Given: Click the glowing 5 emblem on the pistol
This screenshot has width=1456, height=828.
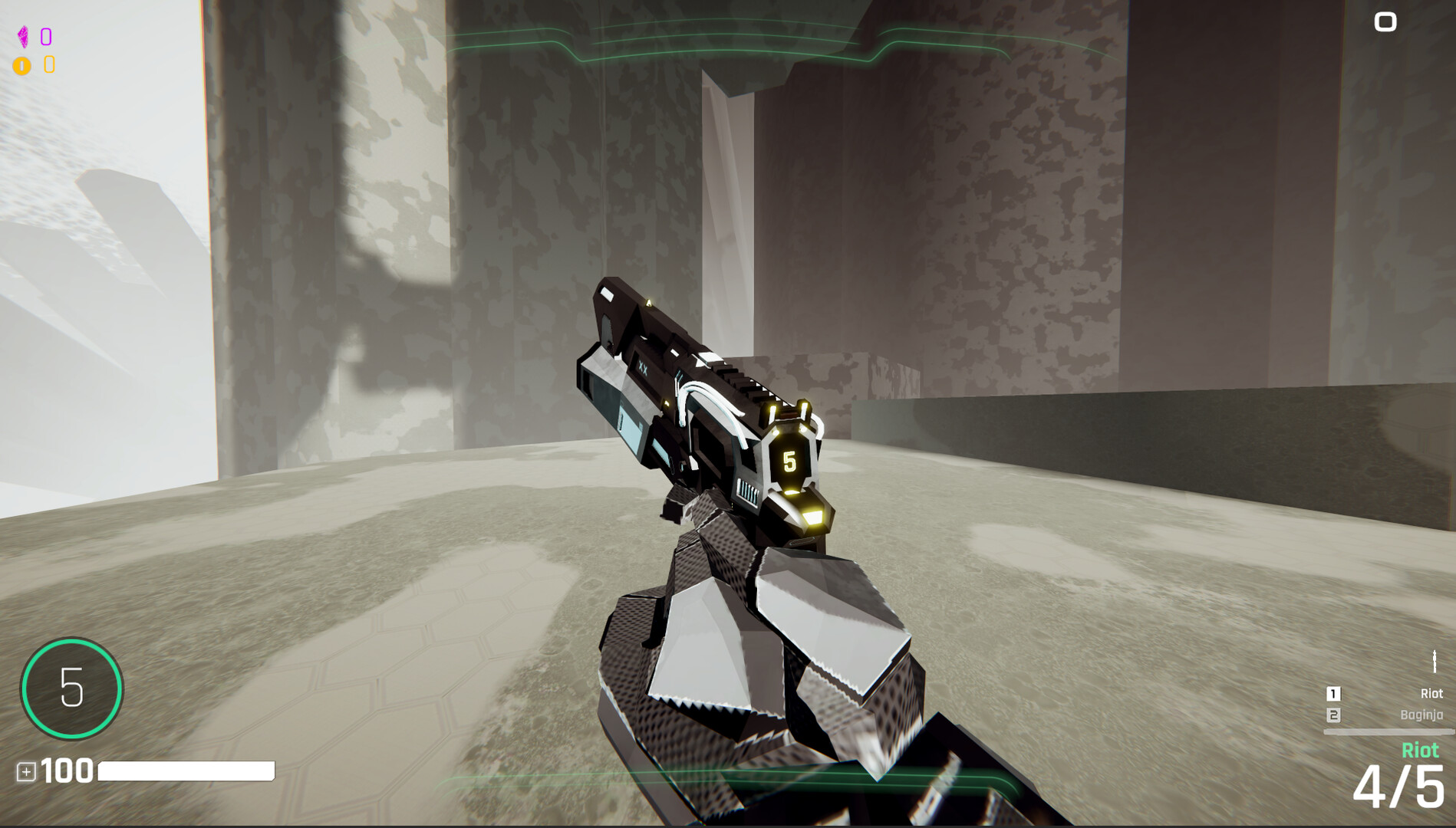Looking at the screenshot, I should tap(789, 461).
